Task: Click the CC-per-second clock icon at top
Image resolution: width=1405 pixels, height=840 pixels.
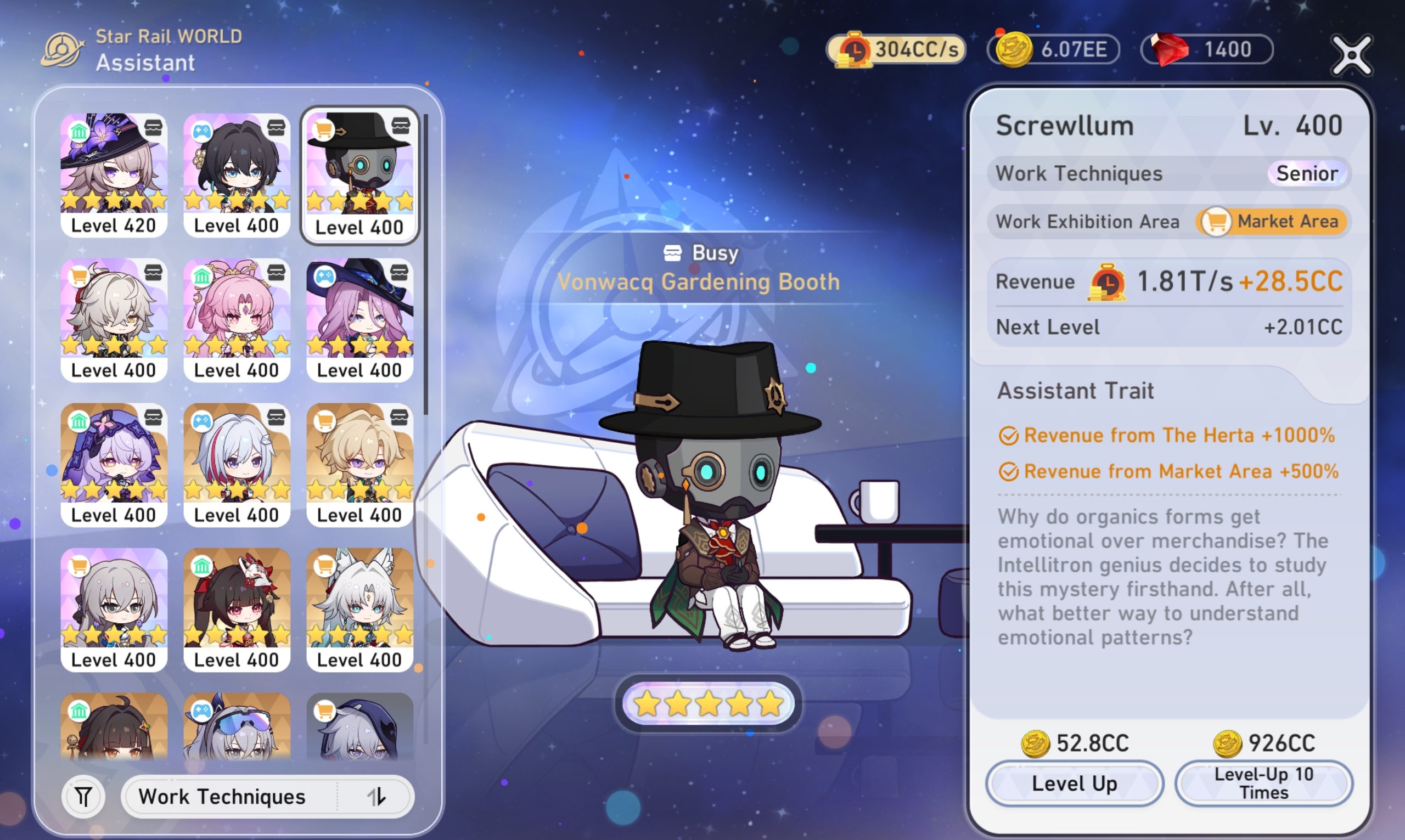Action: click(855, 50)
